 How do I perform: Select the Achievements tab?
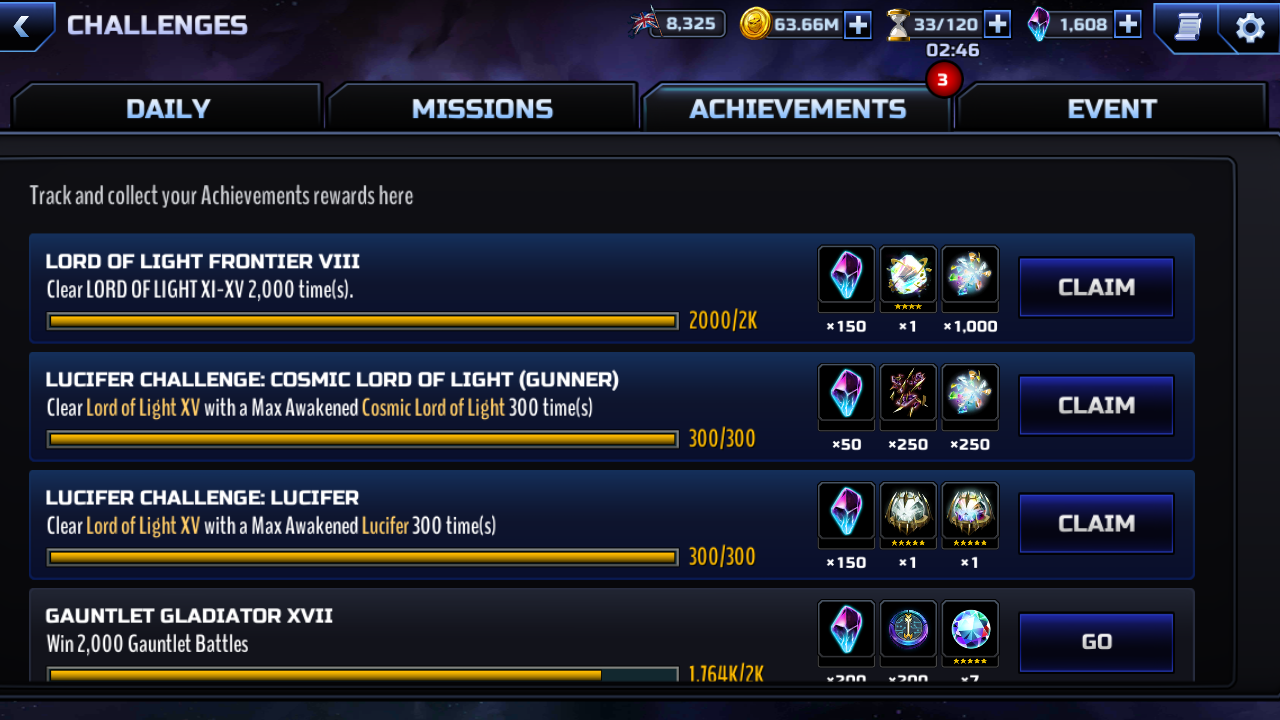[797, 108]
